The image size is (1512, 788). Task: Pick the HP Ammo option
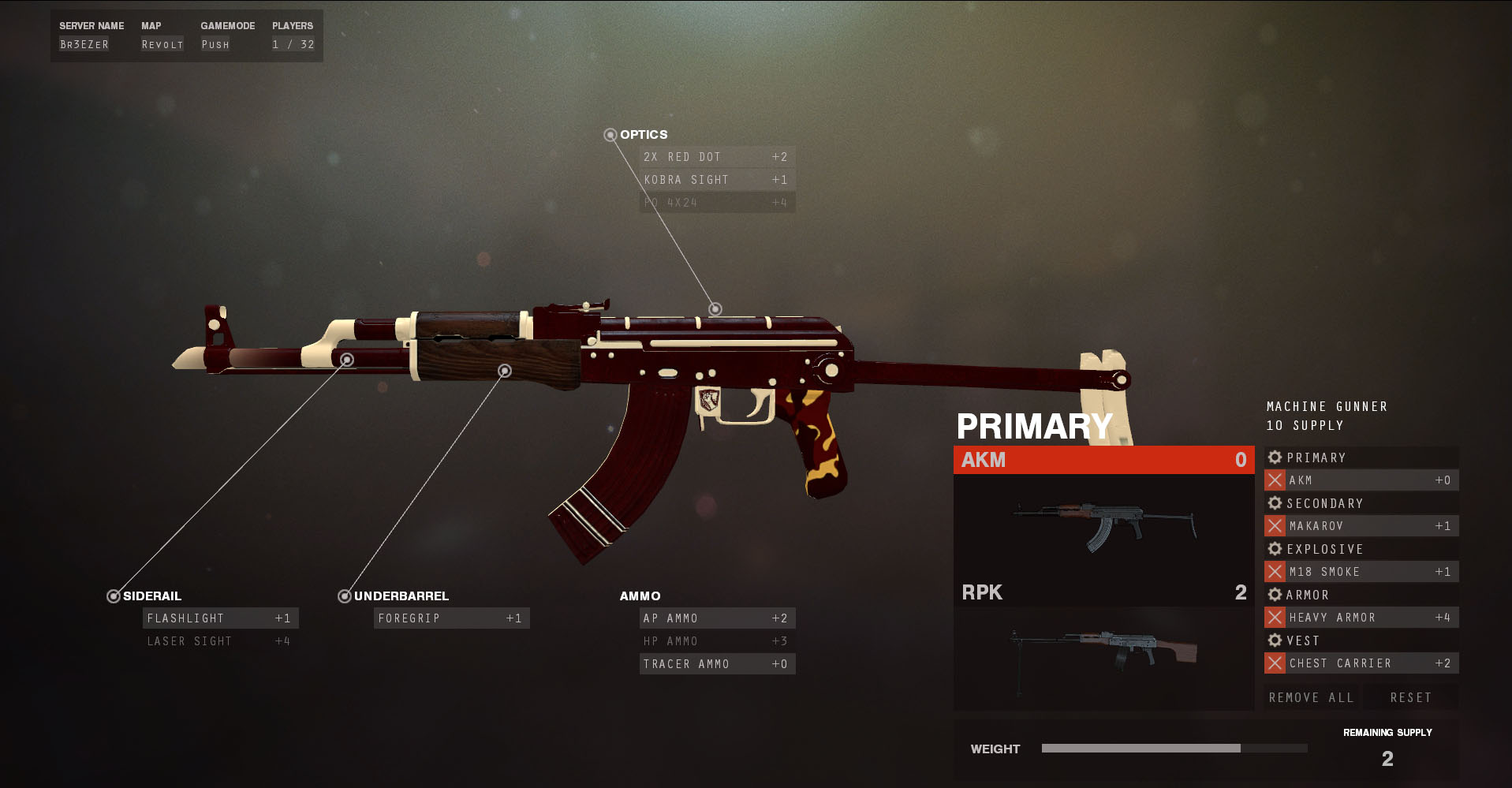[716, 641]
